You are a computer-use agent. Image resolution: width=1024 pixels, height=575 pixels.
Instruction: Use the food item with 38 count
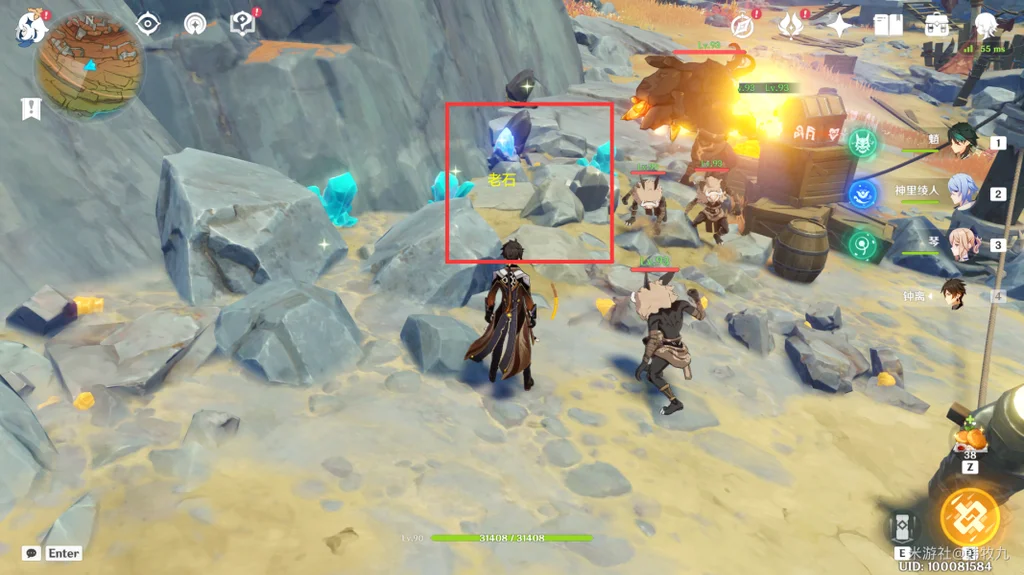coord(970,438)
